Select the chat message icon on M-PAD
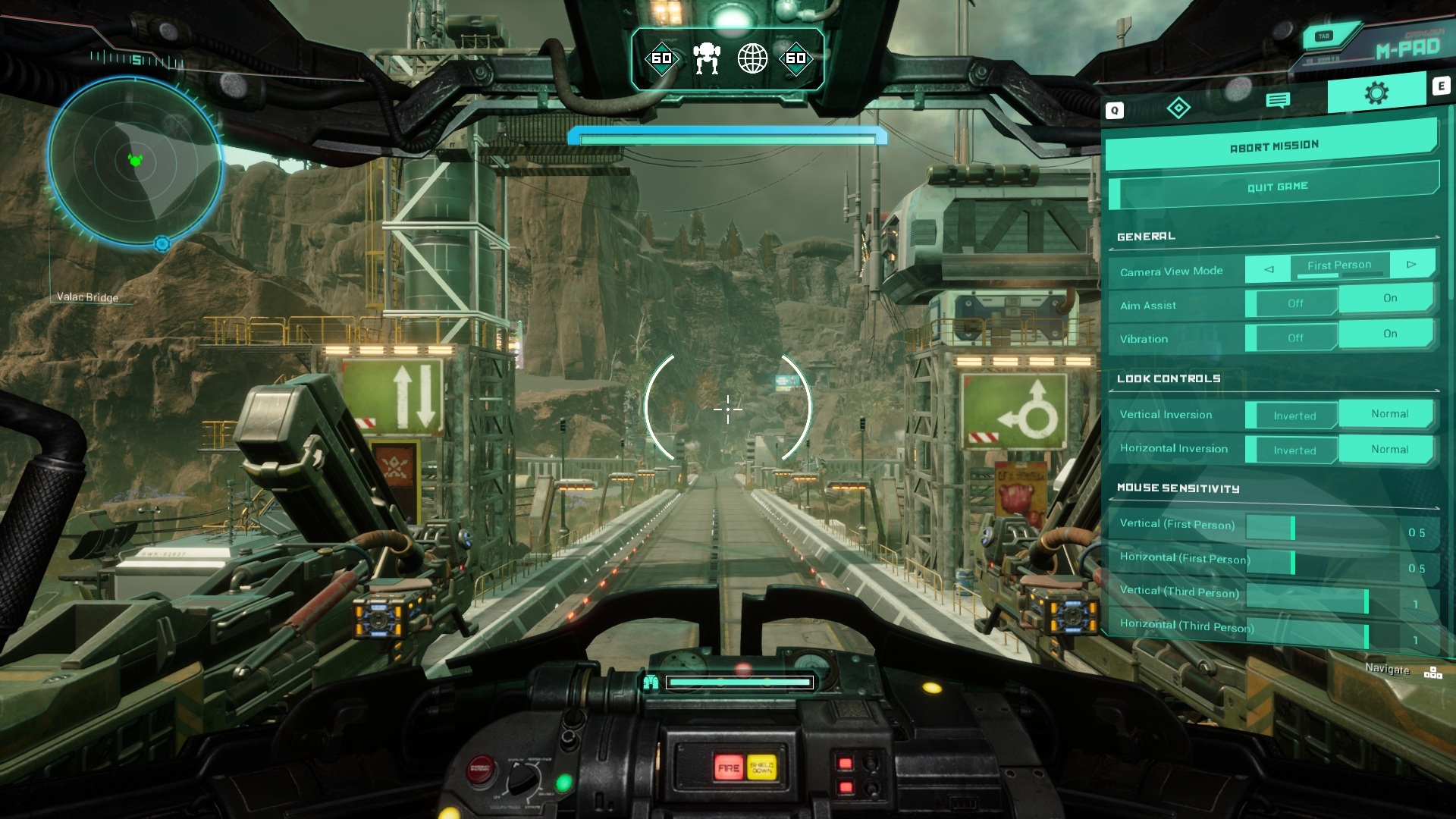Viewport: 1456px width, 819px height. point(1280,98)
